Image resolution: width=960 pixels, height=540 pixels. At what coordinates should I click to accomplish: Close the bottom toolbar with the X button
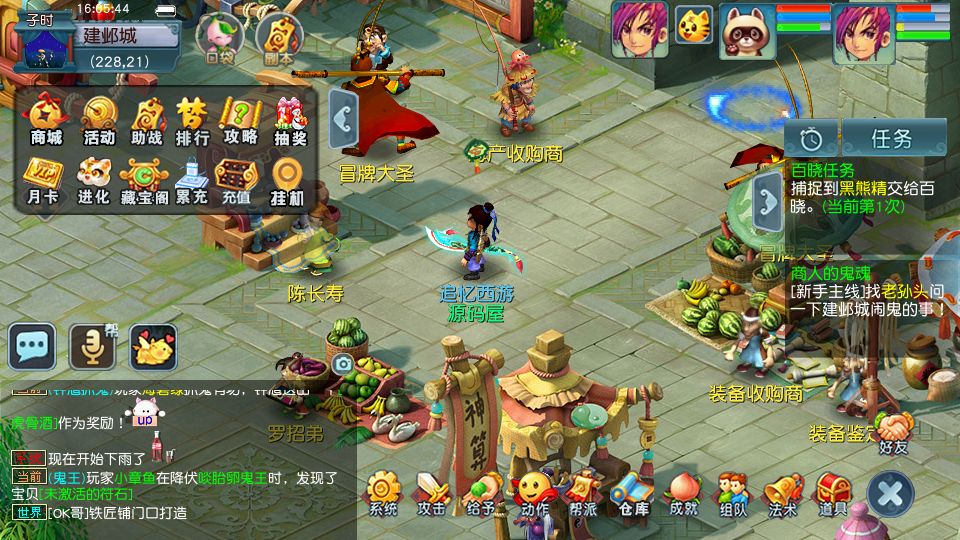pyautogui.click(x=889, y=494)
